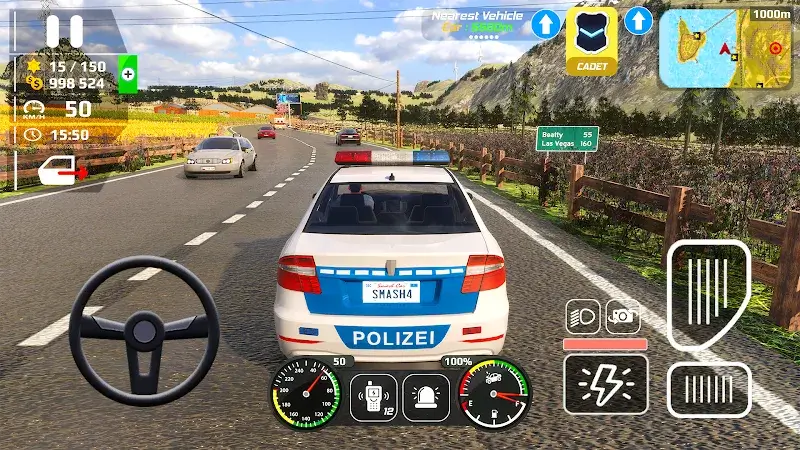Step on the tall gas pedal
Screen dimensions: 800x450
click(x=708, y=294)
